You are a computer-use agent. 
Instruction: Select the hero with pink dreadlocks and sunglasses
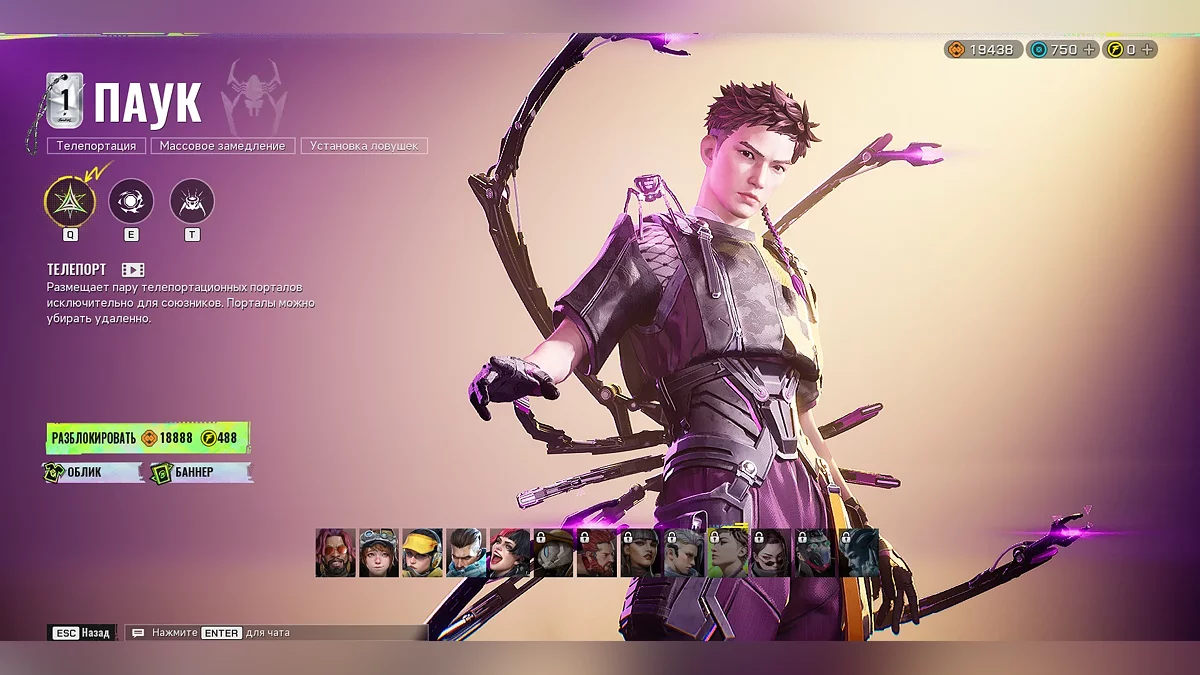click(336, 553)
